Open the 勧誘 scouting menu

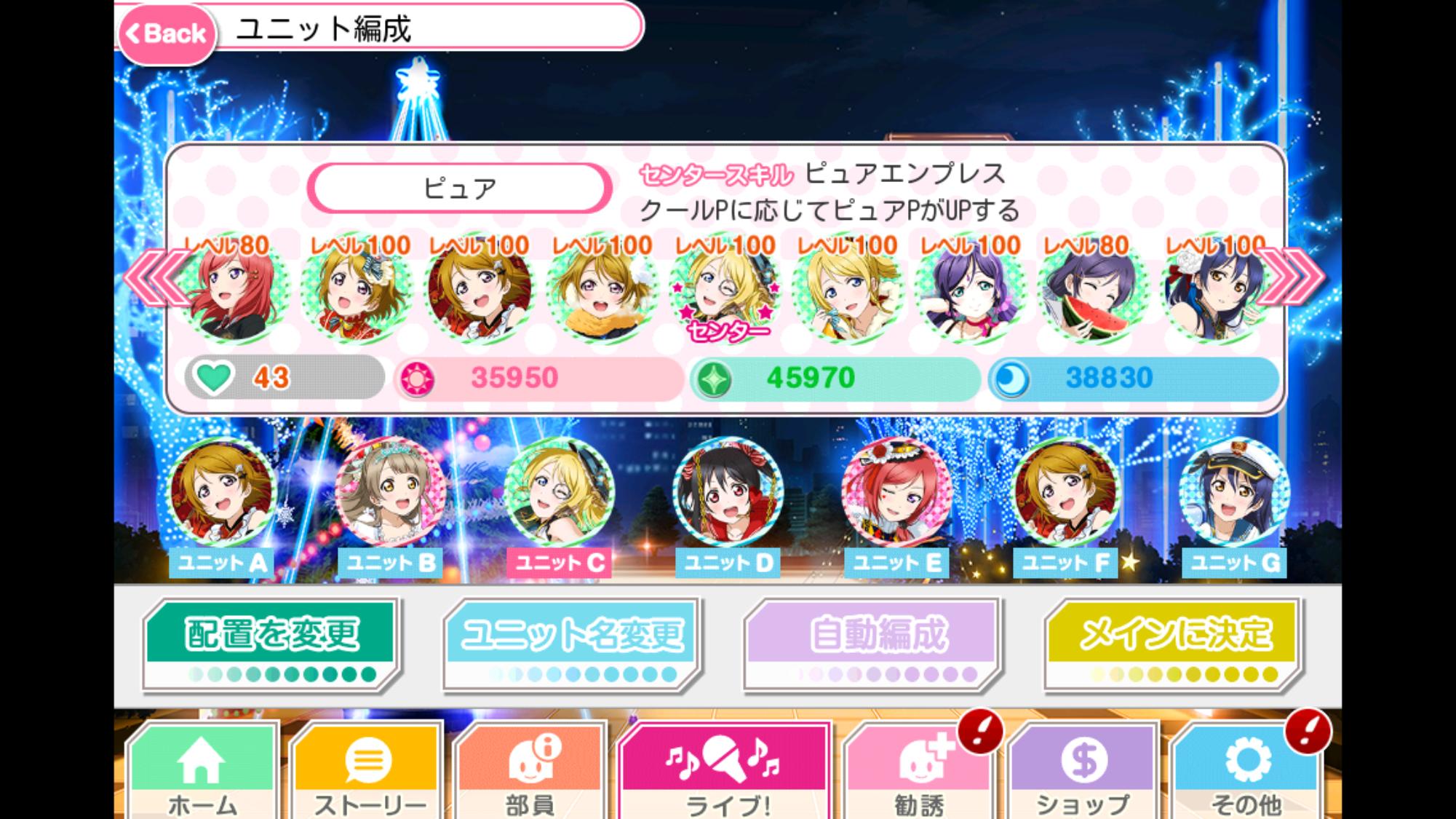918,773
